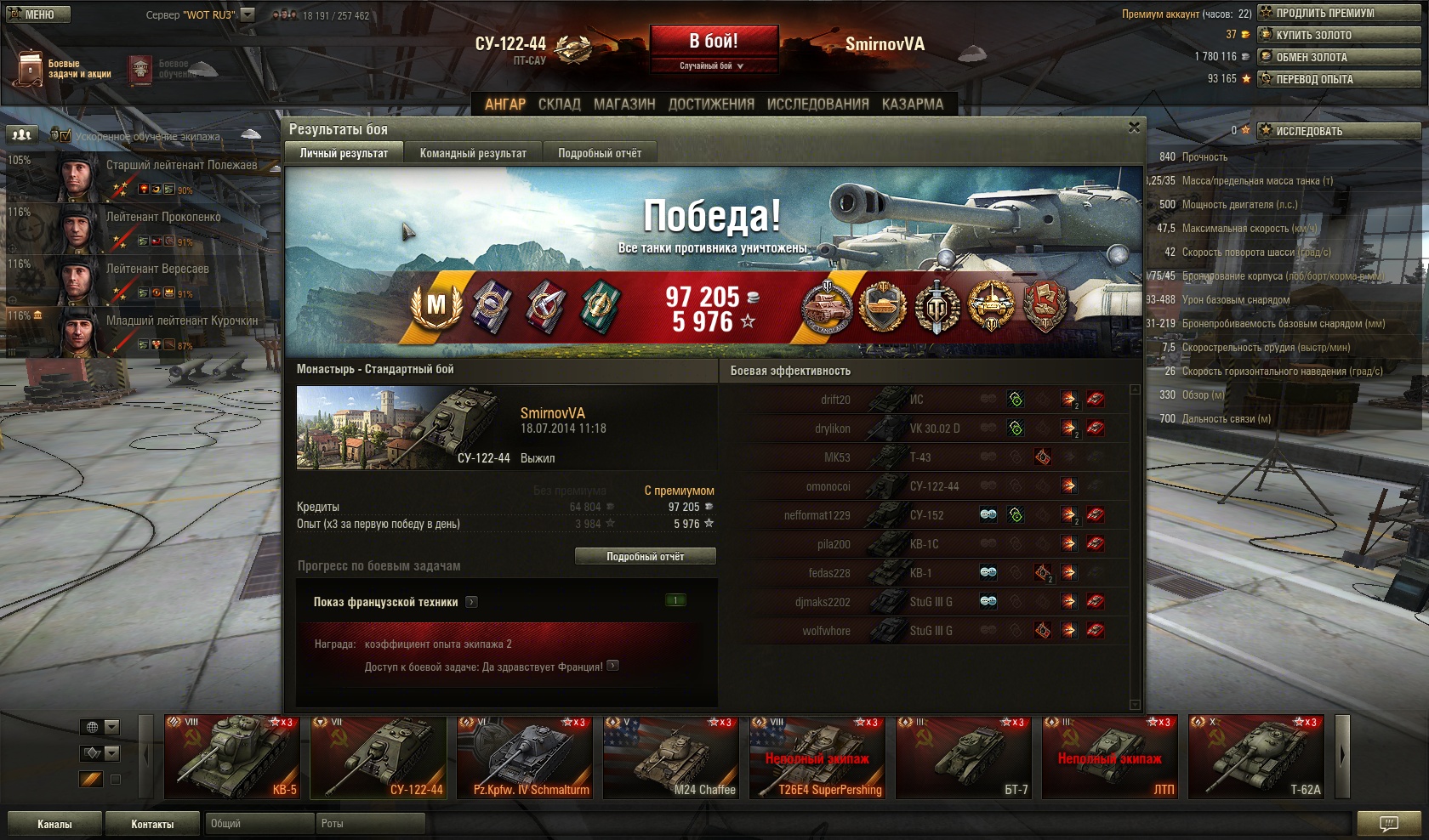Open the Контакты list
Screen dimensions: 1429x840
point(152,824)
